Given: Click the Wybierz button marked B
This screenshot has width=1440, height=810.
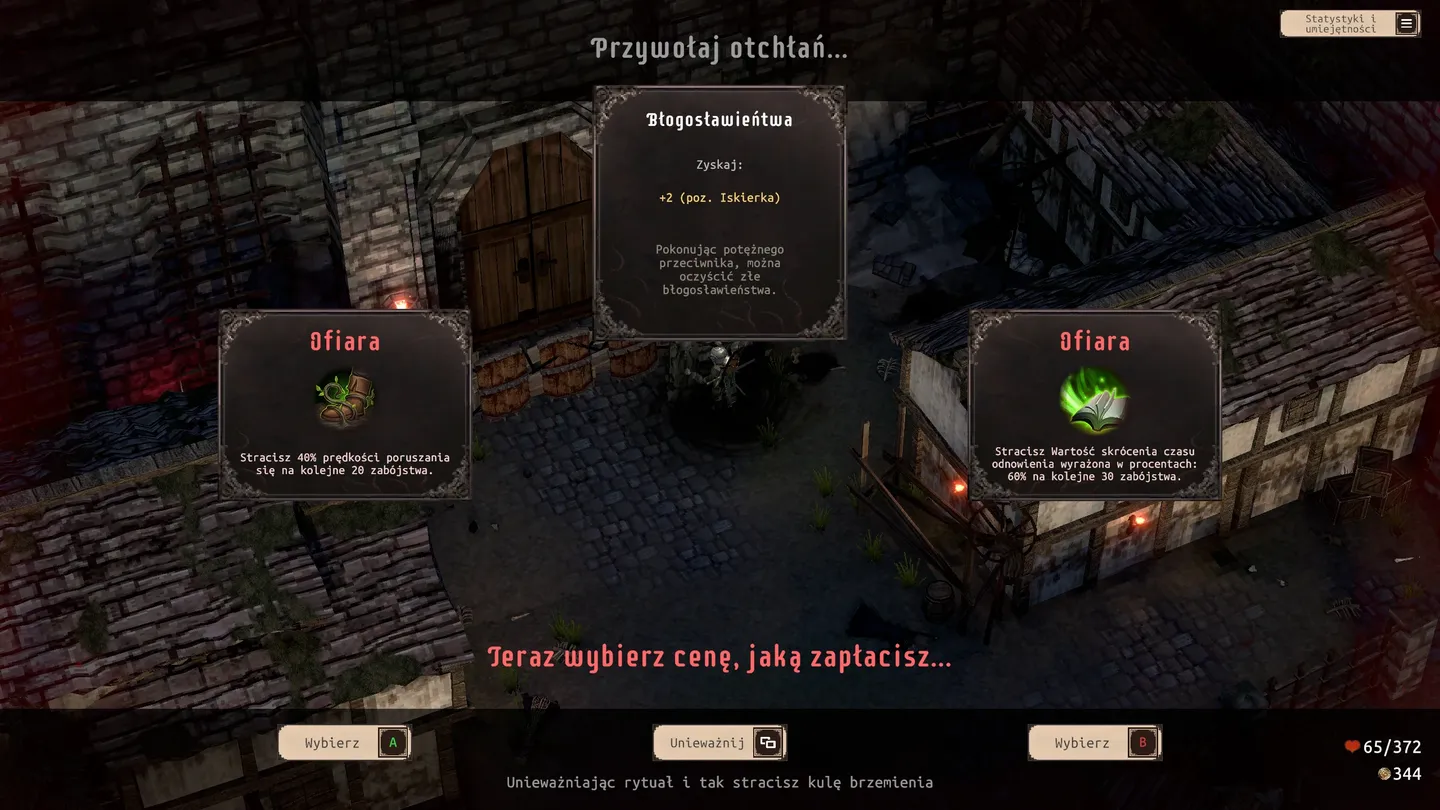Looking at the screenshot, I should (1094, 743).
